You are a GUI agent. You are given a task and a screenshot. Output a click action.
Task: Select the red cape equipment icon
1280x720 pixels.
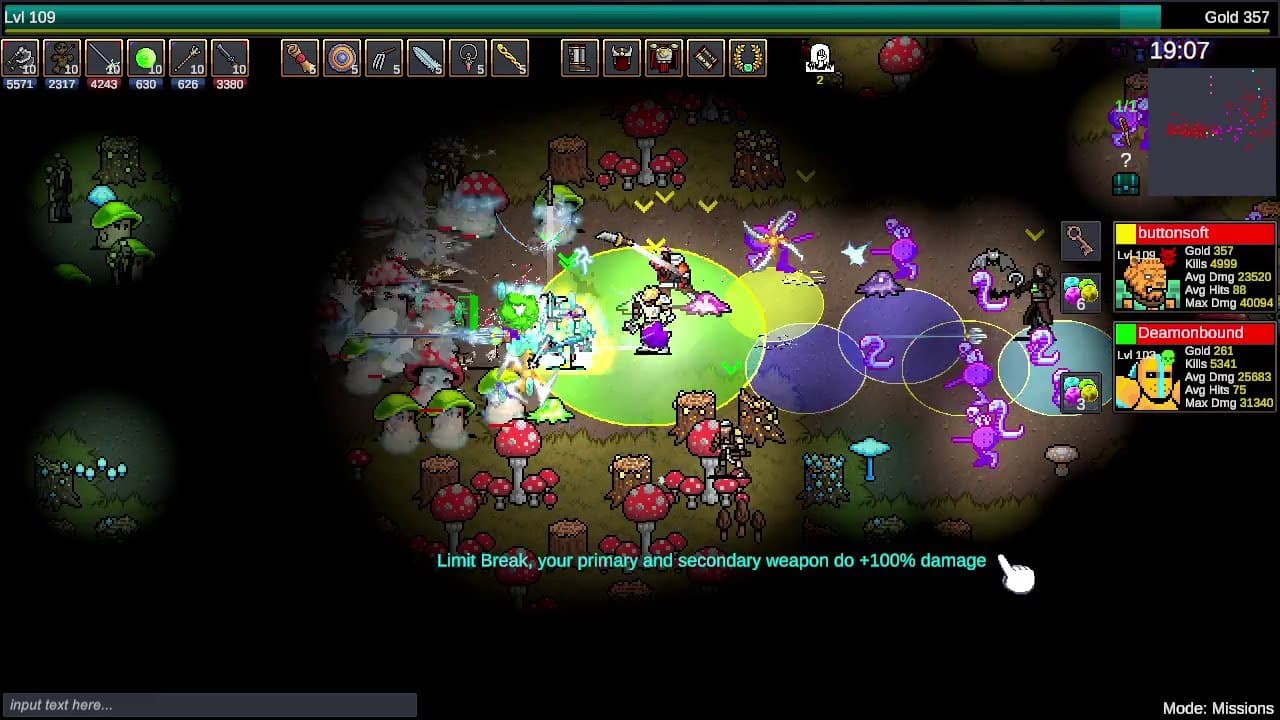[662, 58]
